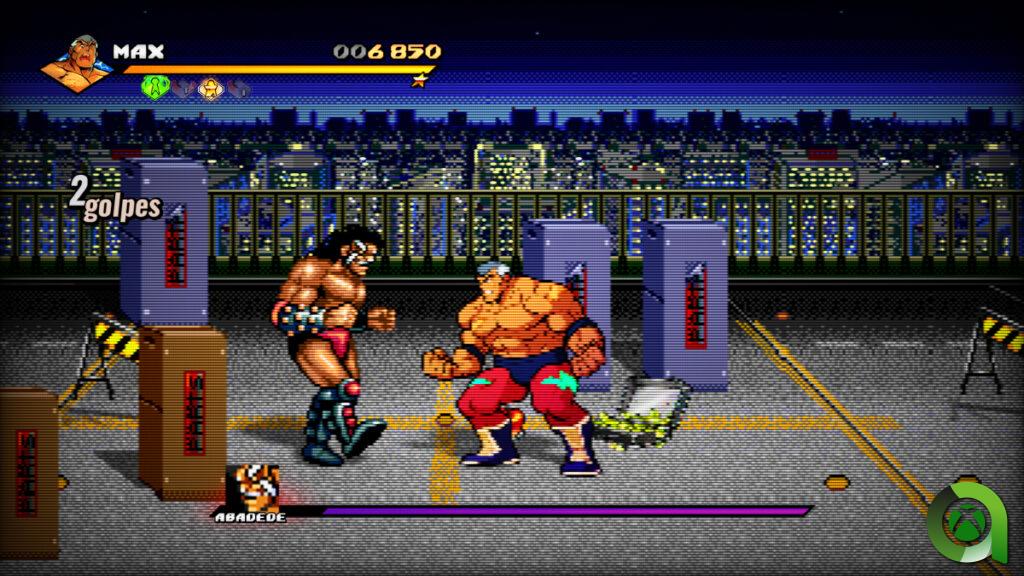Click the Abadede boss portrait

[x=255, y=487]
